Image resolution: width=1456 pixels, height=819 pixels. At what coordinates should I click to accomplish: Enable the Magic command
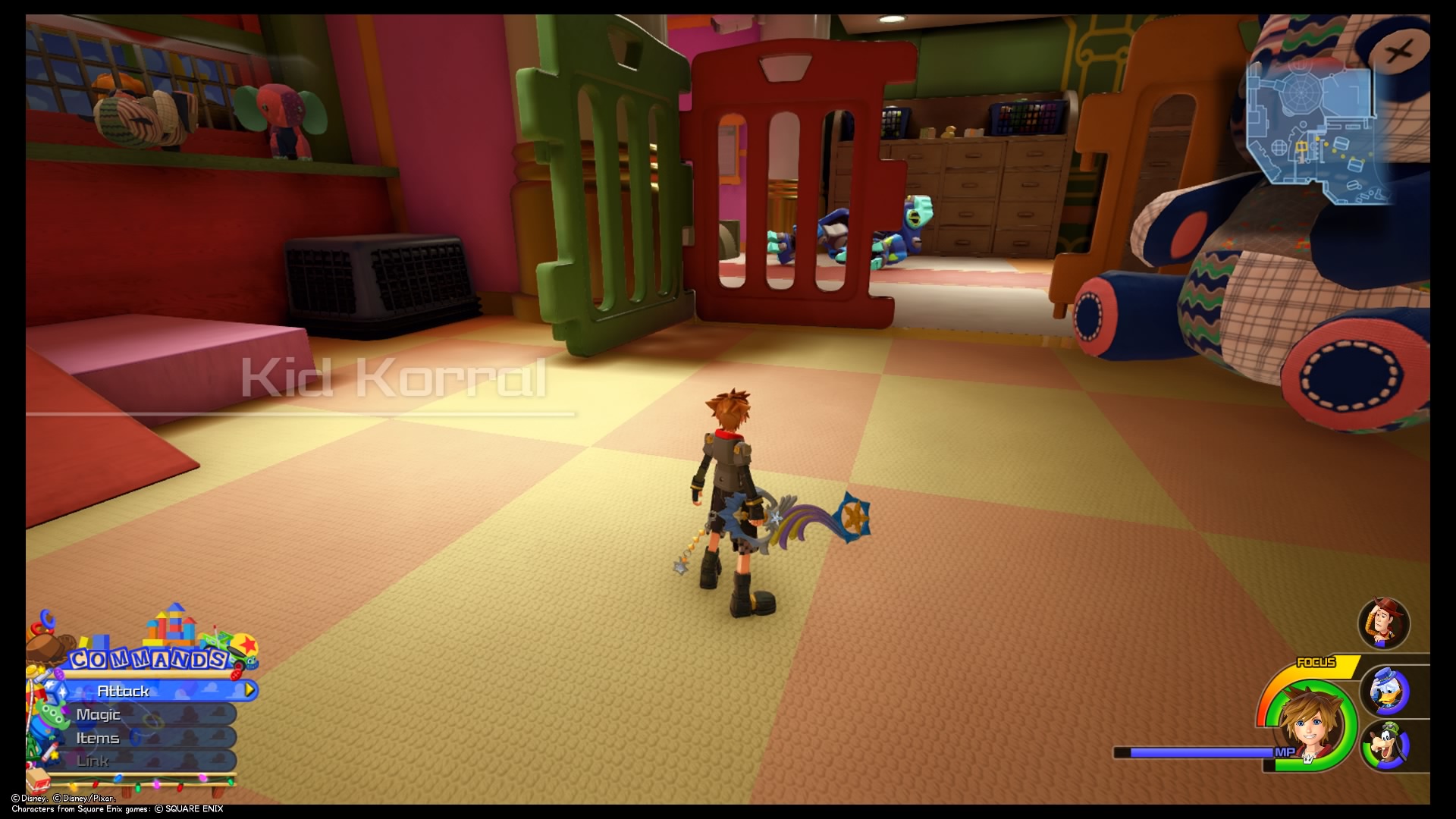(99, 714)
